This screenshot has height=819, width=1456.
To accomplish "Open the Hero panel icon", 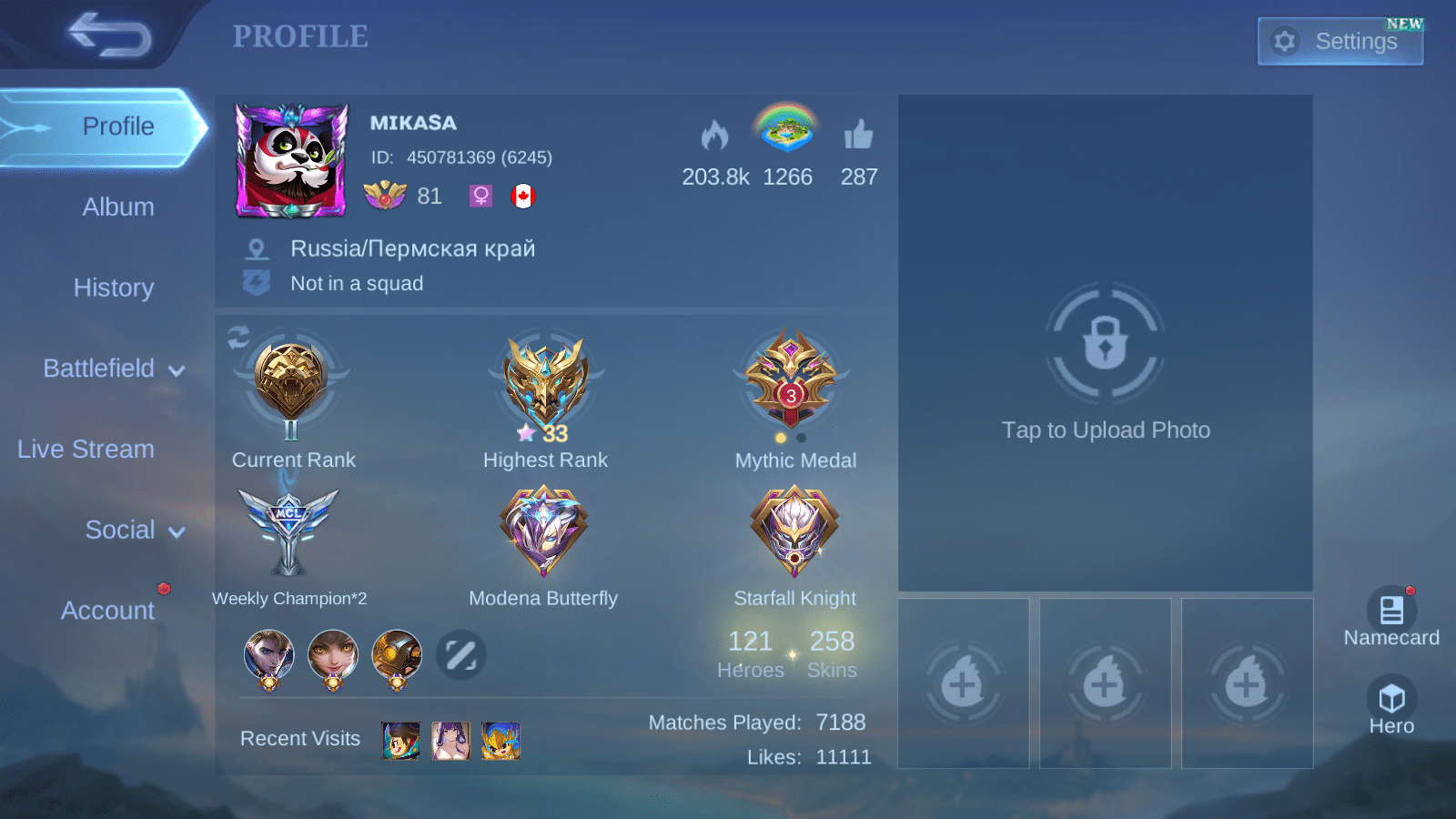I will pos(1390,701).
